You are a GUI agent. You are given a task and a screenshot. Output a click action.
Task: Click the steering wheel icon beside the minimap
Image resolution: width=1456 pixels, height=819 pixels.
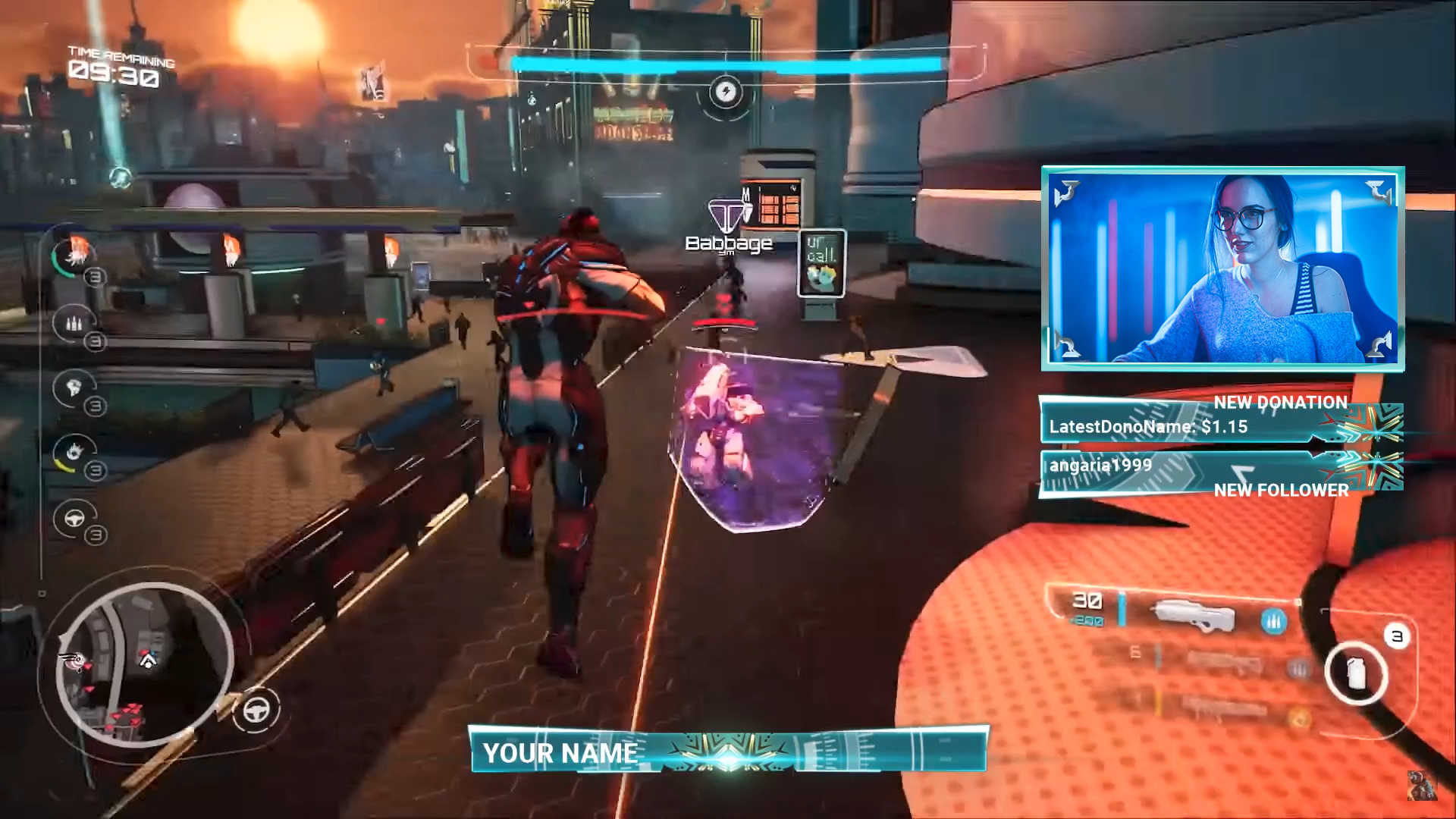click(256, 711)
